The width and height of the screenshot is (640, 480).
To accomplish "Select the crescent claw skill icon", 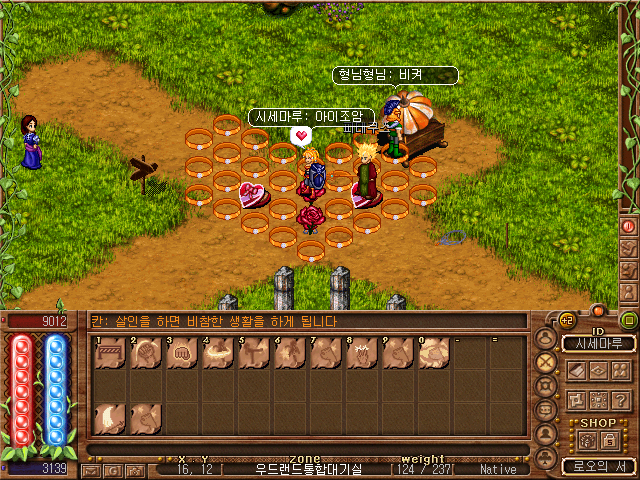I will 109,418.
